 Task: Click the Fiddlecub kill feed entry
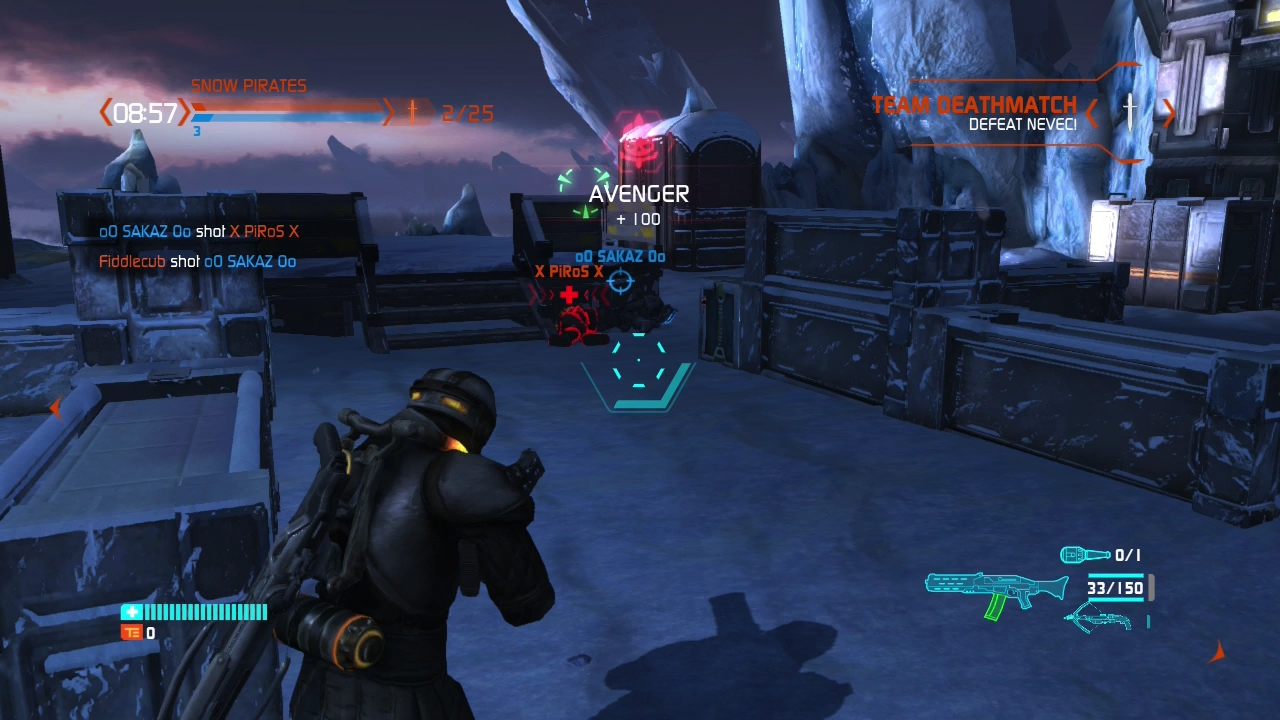[x=197, y=262]
